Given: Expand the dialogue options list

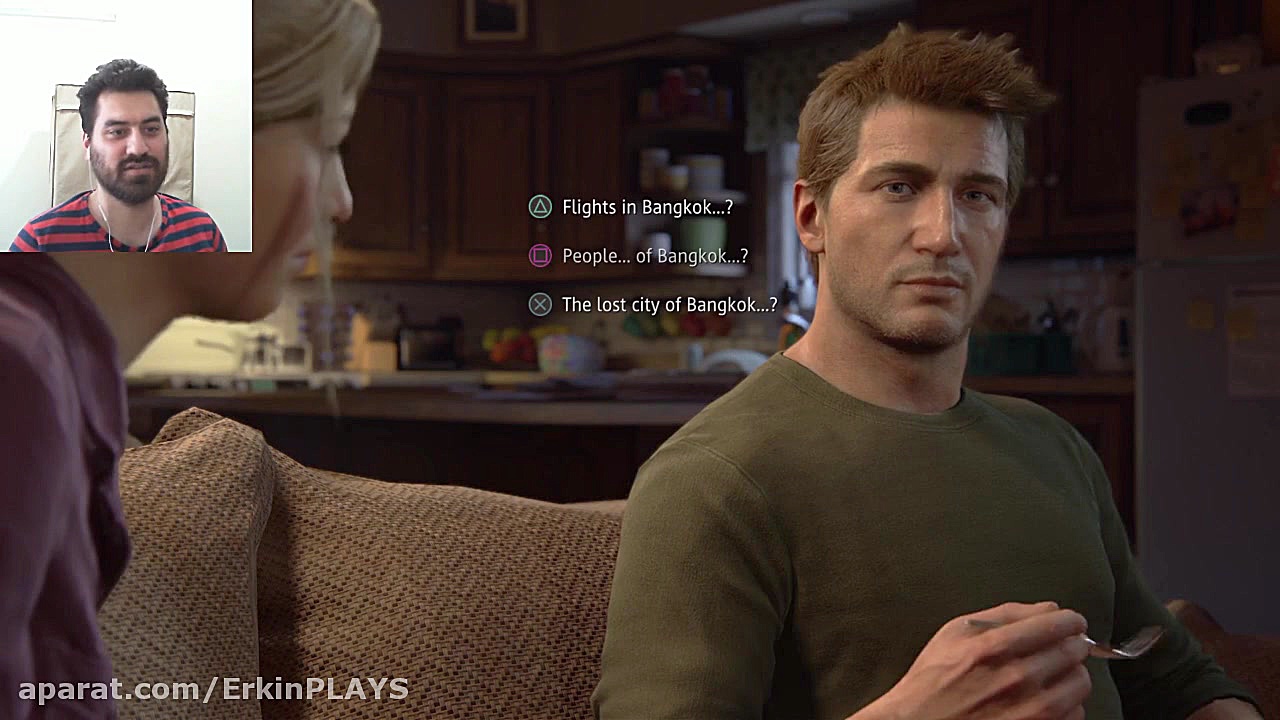Looking at the screenshot, I should pos(650,256).
